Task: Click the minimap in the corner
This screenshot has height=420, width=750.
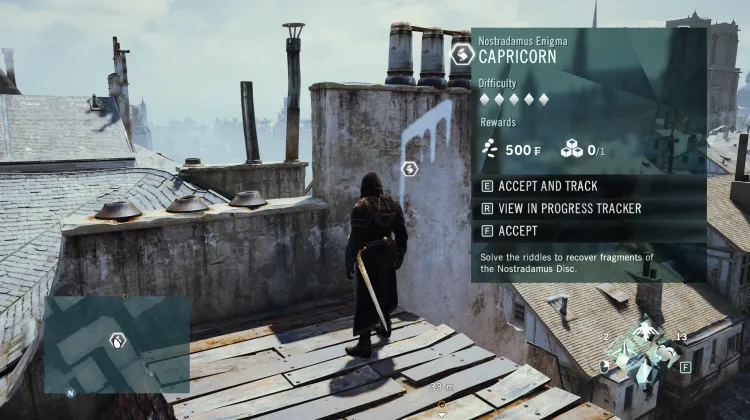Action: (x=117, y=345)
